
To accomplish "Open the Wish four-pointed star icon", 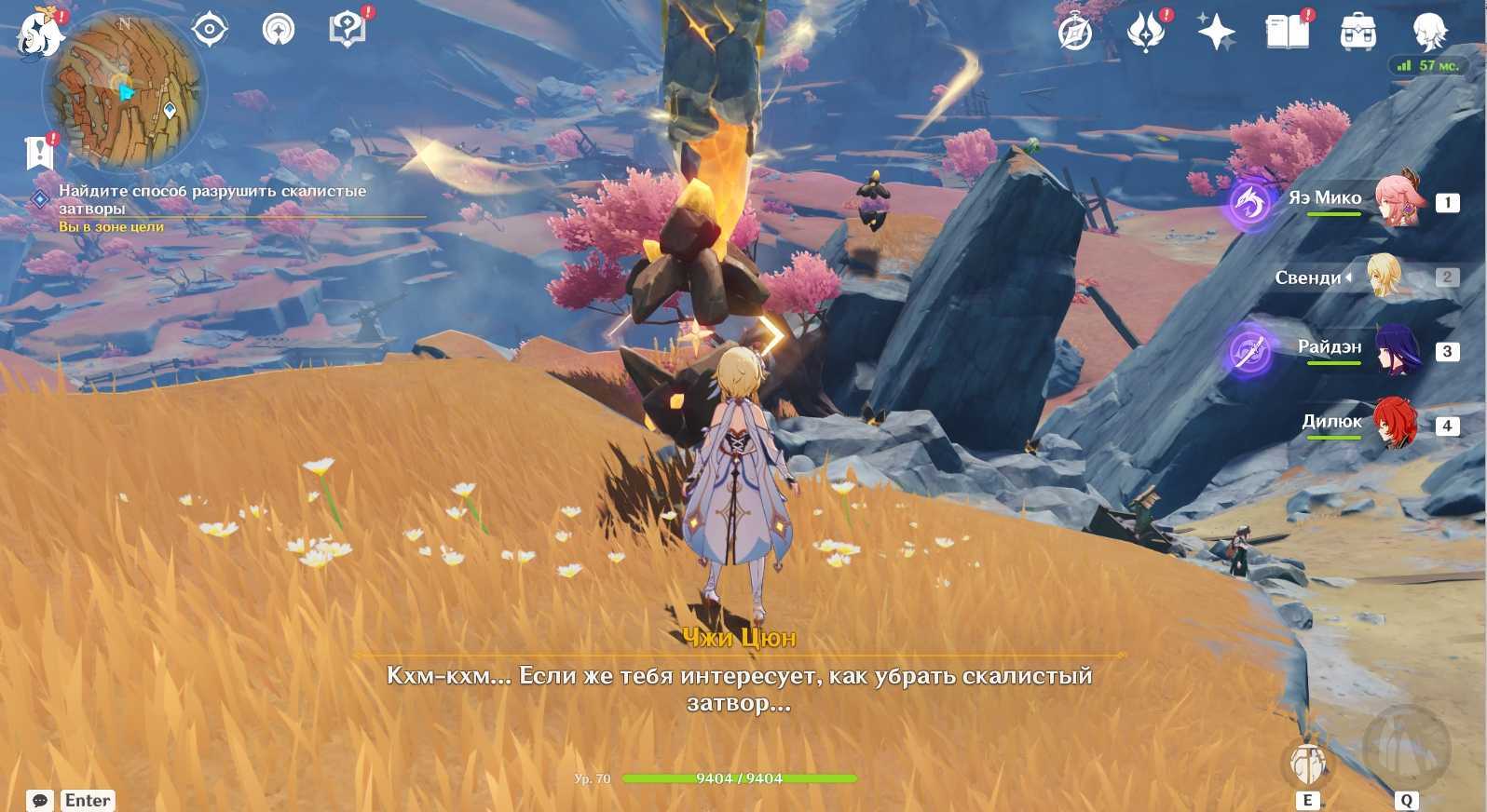I will [x=1216, y=34].
